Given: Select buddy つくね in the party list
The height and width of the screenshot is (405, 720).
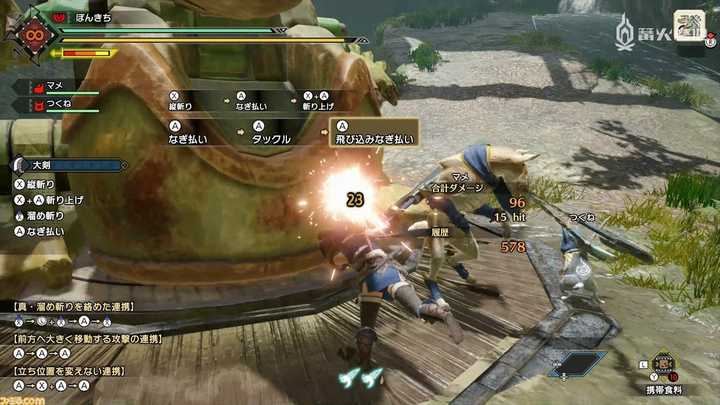Looking at the screenshot, I should coord(58,103).
